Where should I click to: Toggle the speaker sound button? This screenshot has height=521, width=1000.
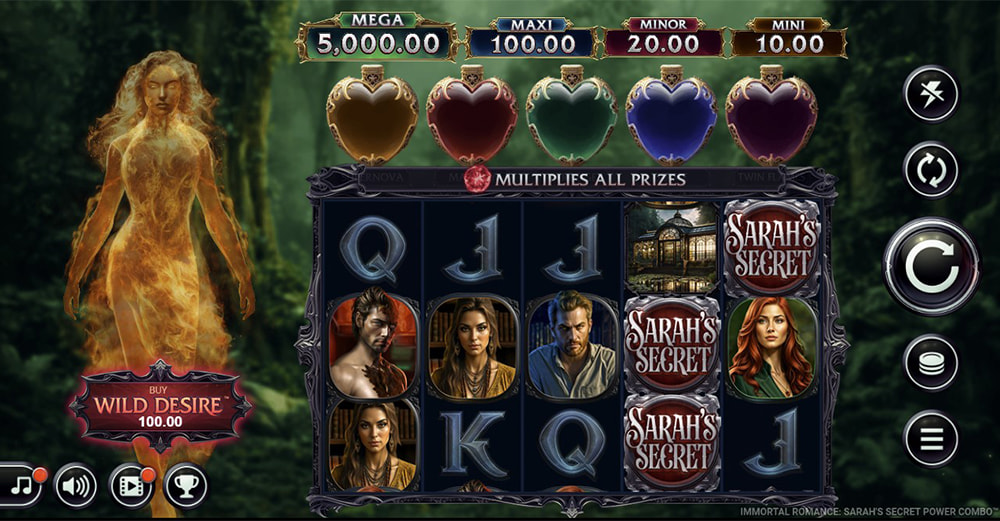tap(76, 486)
